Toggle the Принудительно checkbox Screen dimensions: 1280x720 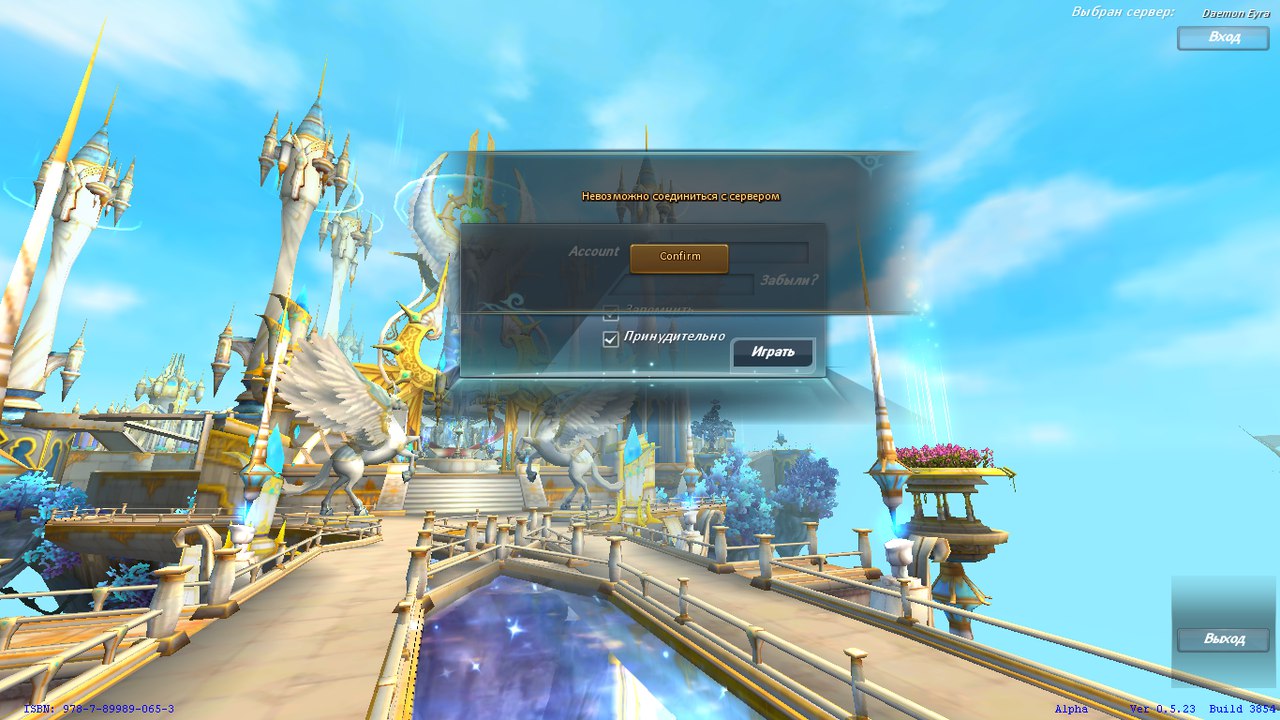pyautogui.click(x=611, y=340)
